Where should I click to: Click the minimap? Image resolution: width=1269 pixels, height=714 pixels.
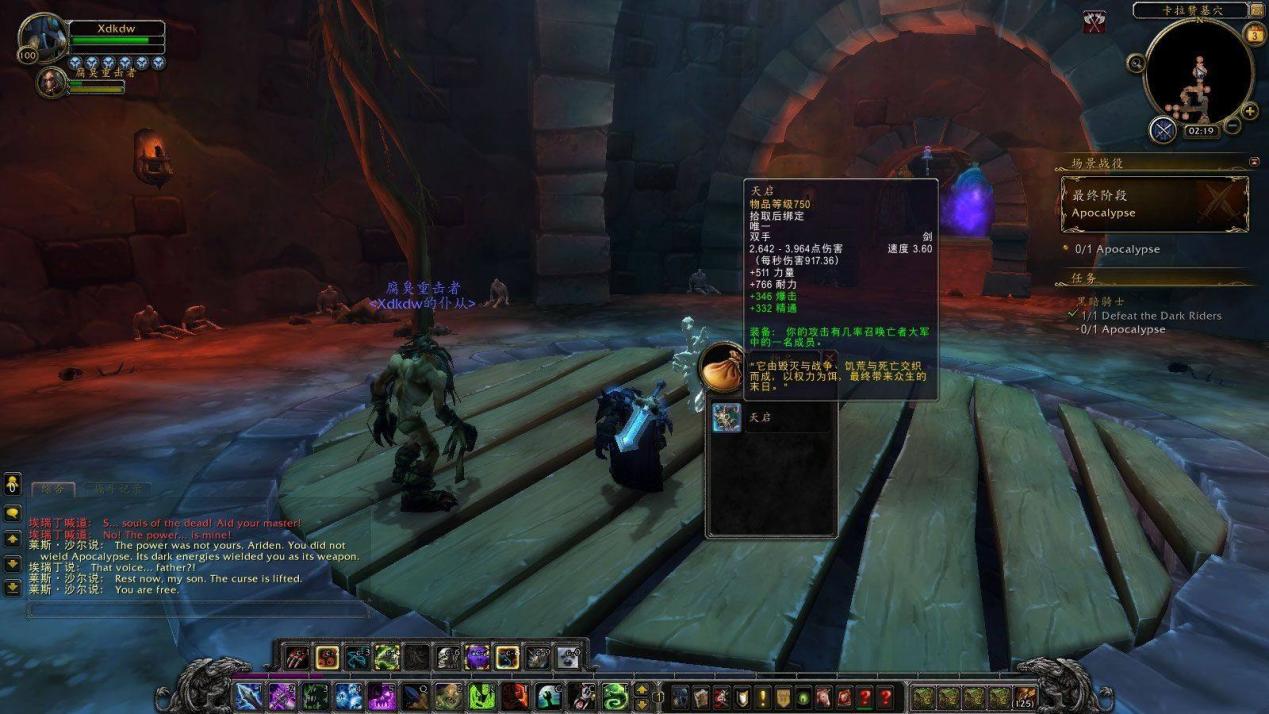[x=1198, y=72]
